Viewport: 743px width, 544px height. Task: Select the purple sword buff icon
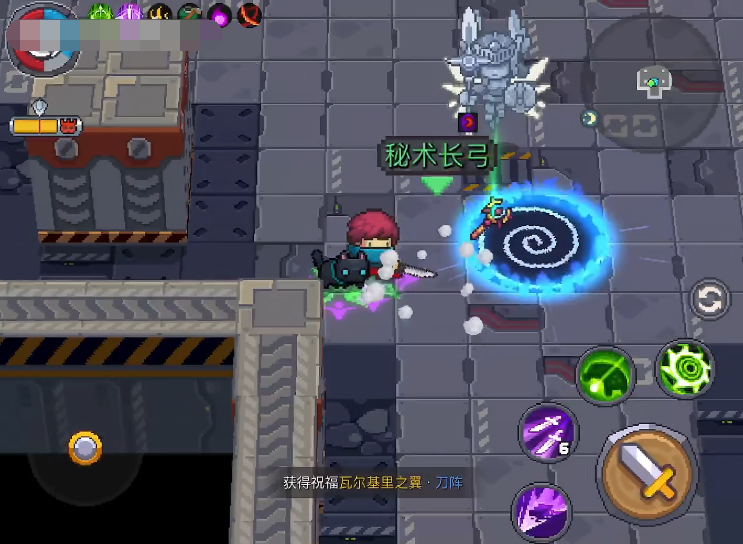pyautogui.click(x=130, y=14)
